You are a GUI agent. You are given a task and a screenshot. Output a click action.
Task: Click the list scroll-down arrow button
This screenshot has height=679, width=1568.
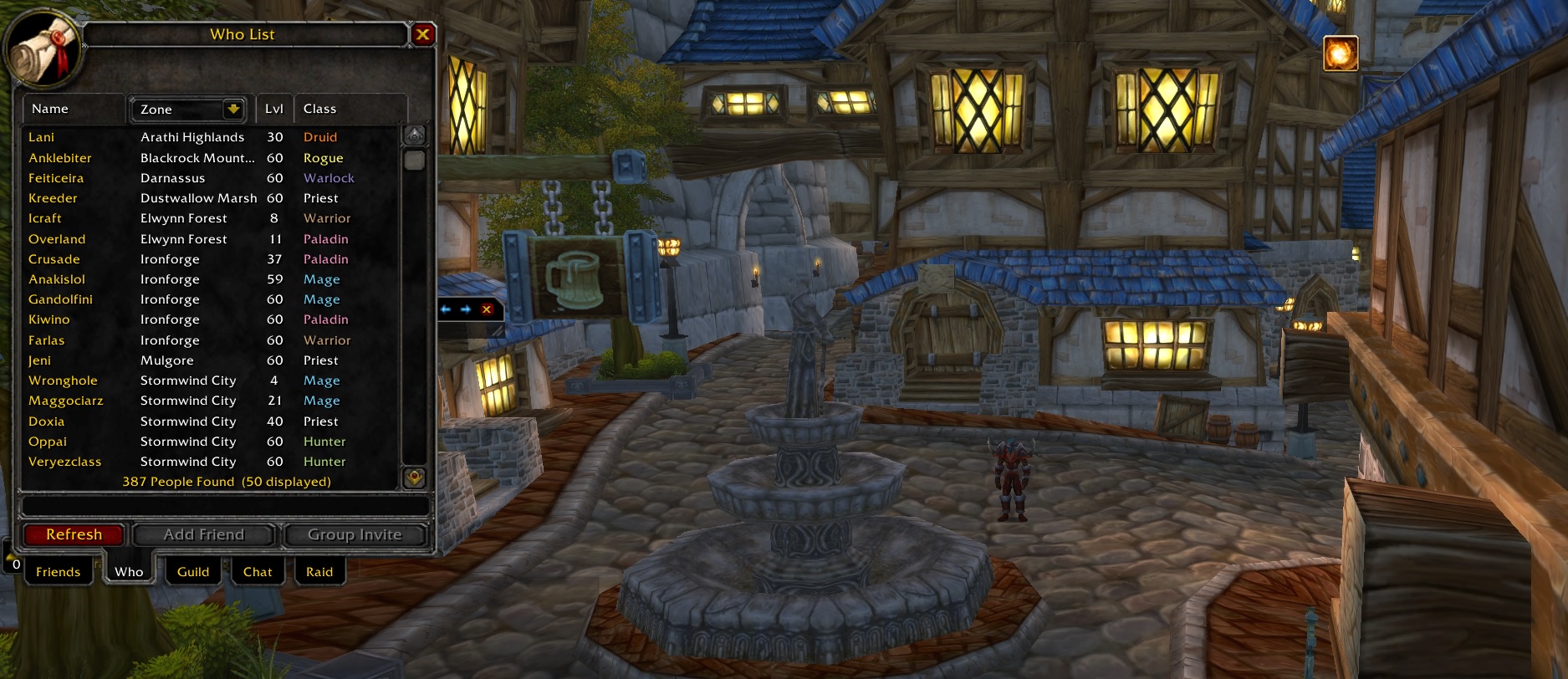(x=414, y=477)
